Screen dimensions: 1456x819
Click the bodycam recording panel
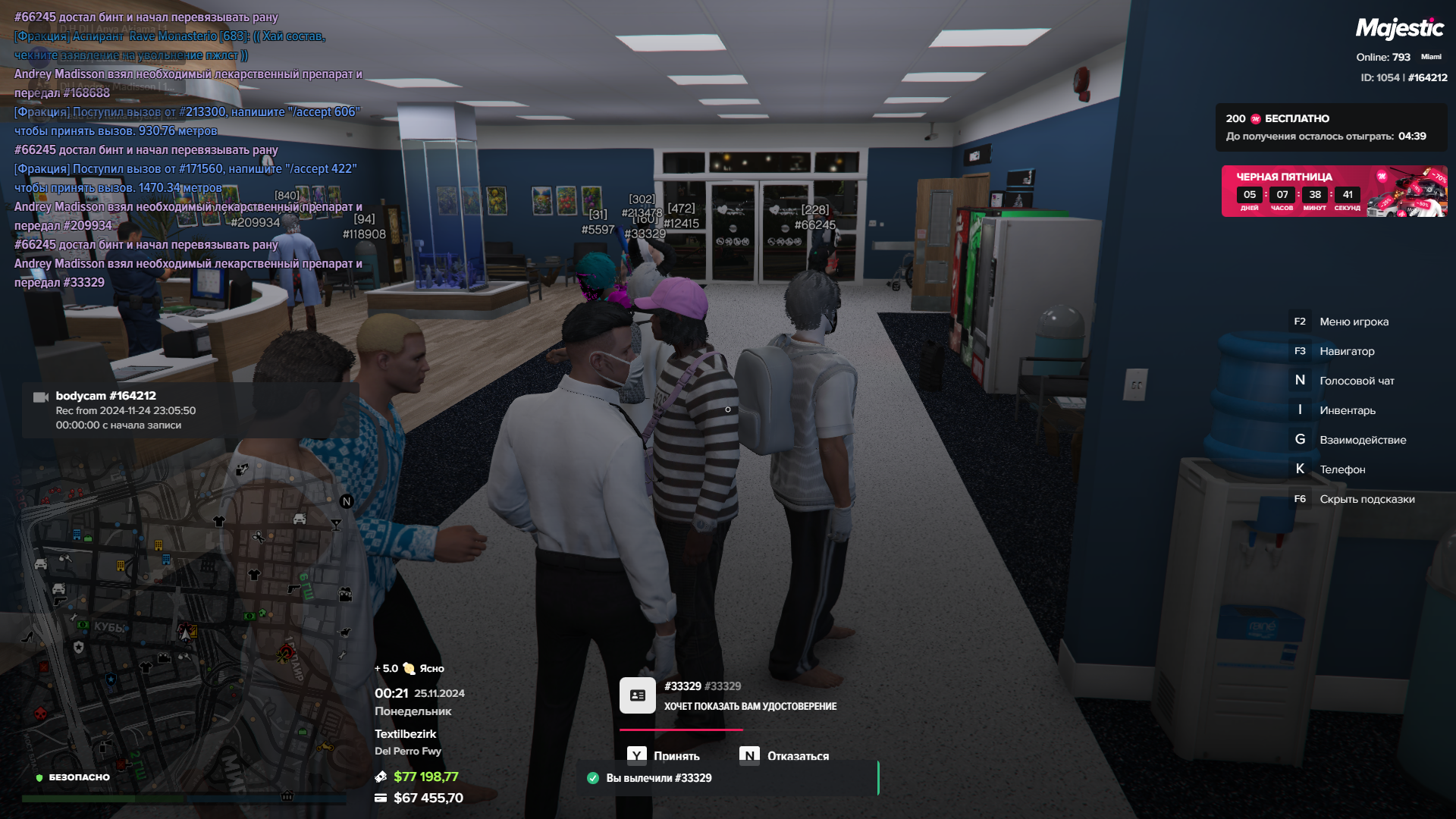coord(190,410)
